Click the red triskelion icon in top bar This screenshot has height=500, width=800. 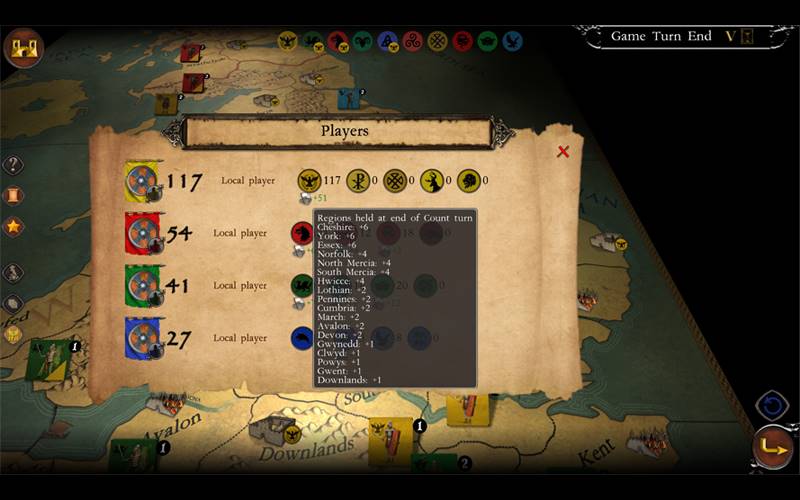coord(413,41)
